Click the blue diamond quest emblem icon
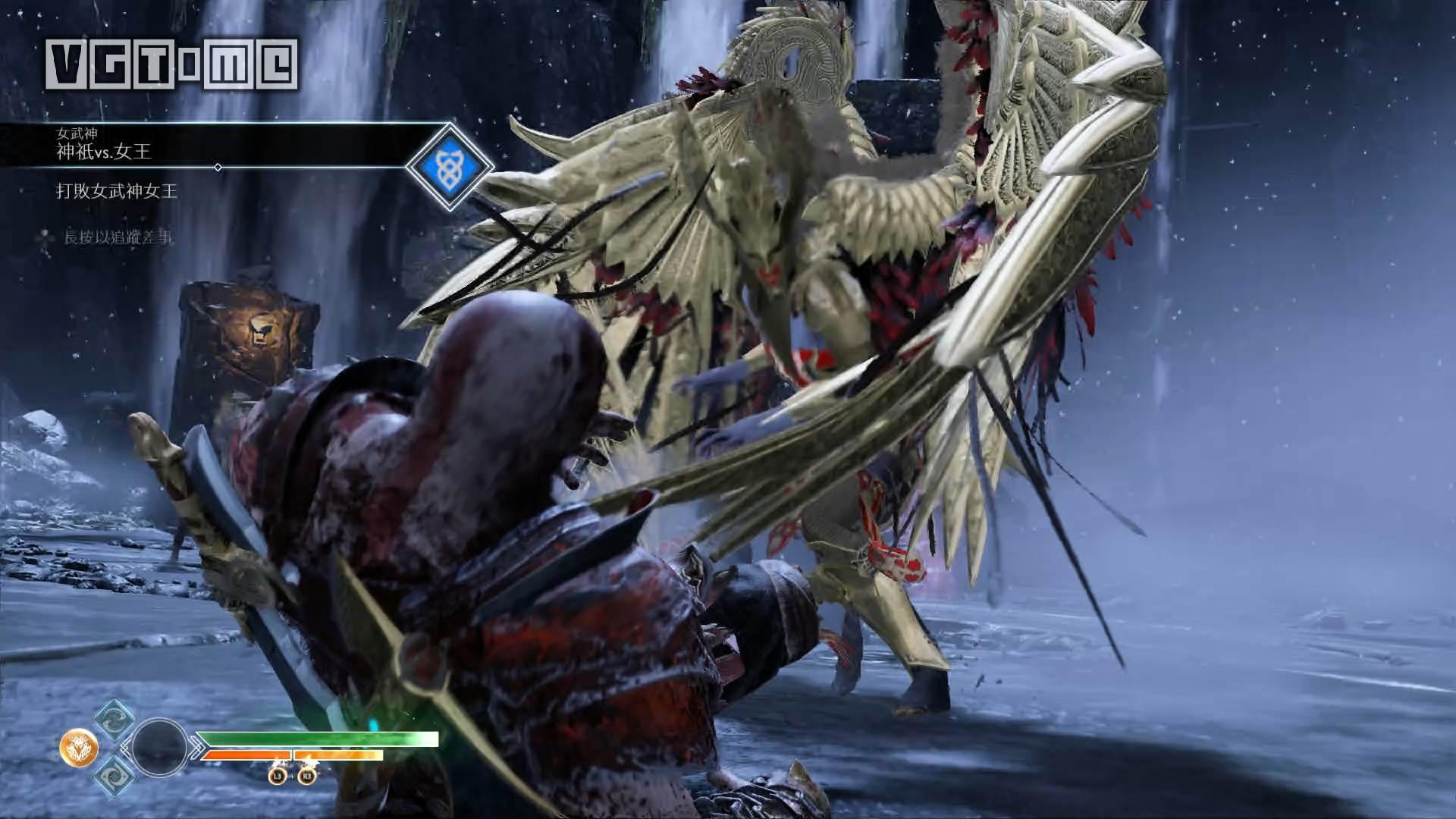The width and height of the screenshot is (1456, 819). [x=449, y=165]
